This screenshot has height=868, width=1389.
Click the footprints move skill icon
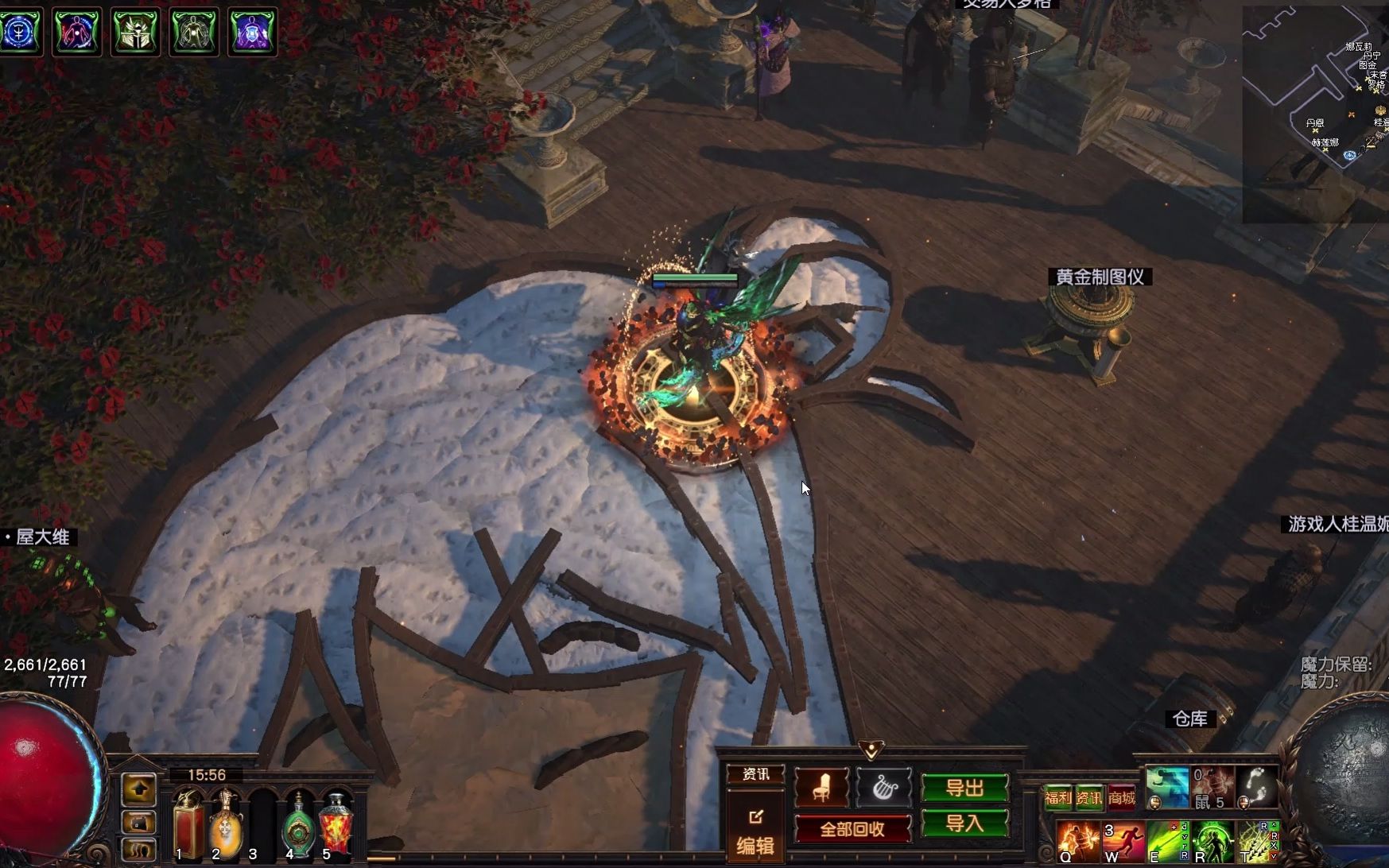(1257, 787)
